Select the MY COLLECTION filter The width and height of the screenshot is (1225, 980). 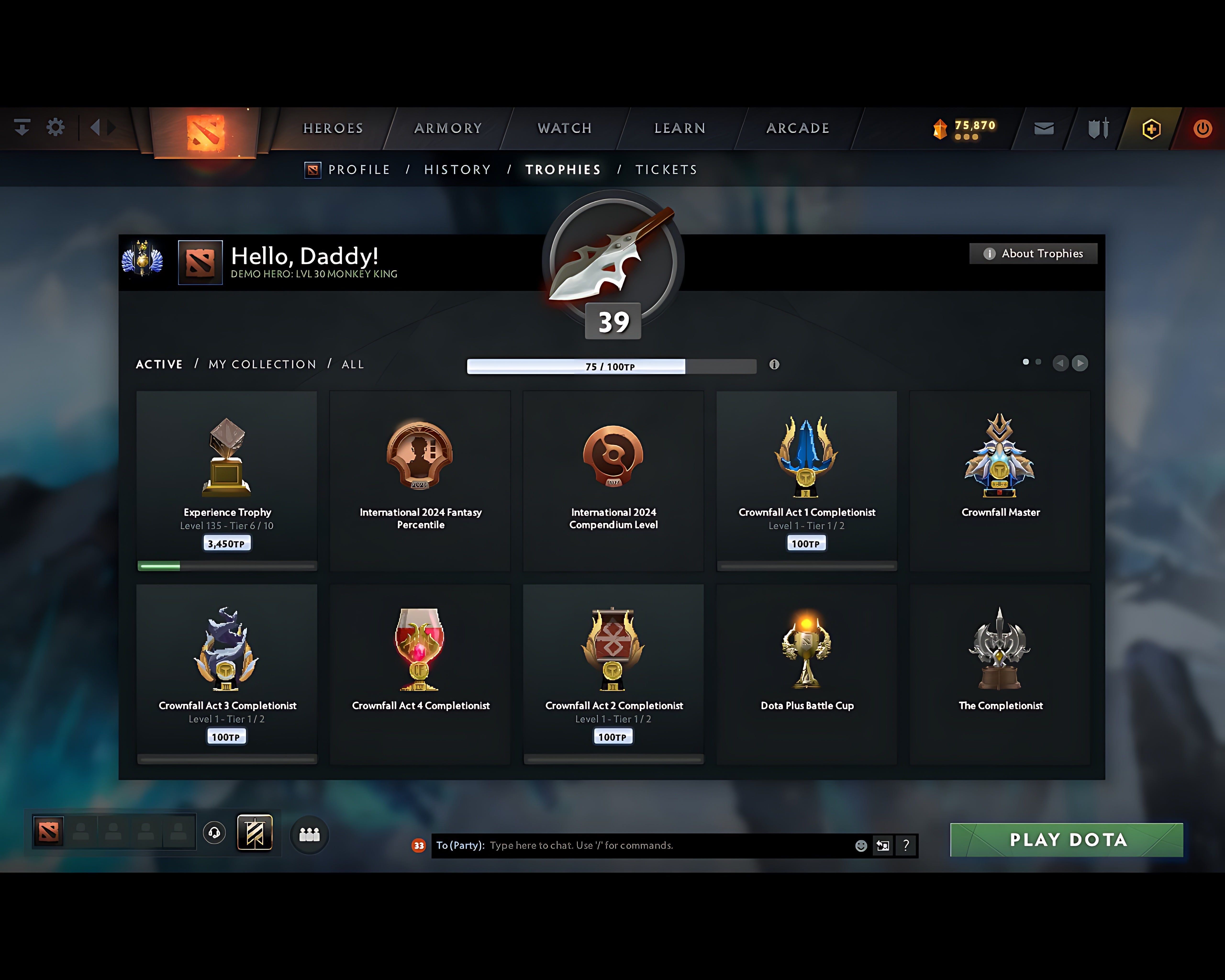click(x=262, y=364)
